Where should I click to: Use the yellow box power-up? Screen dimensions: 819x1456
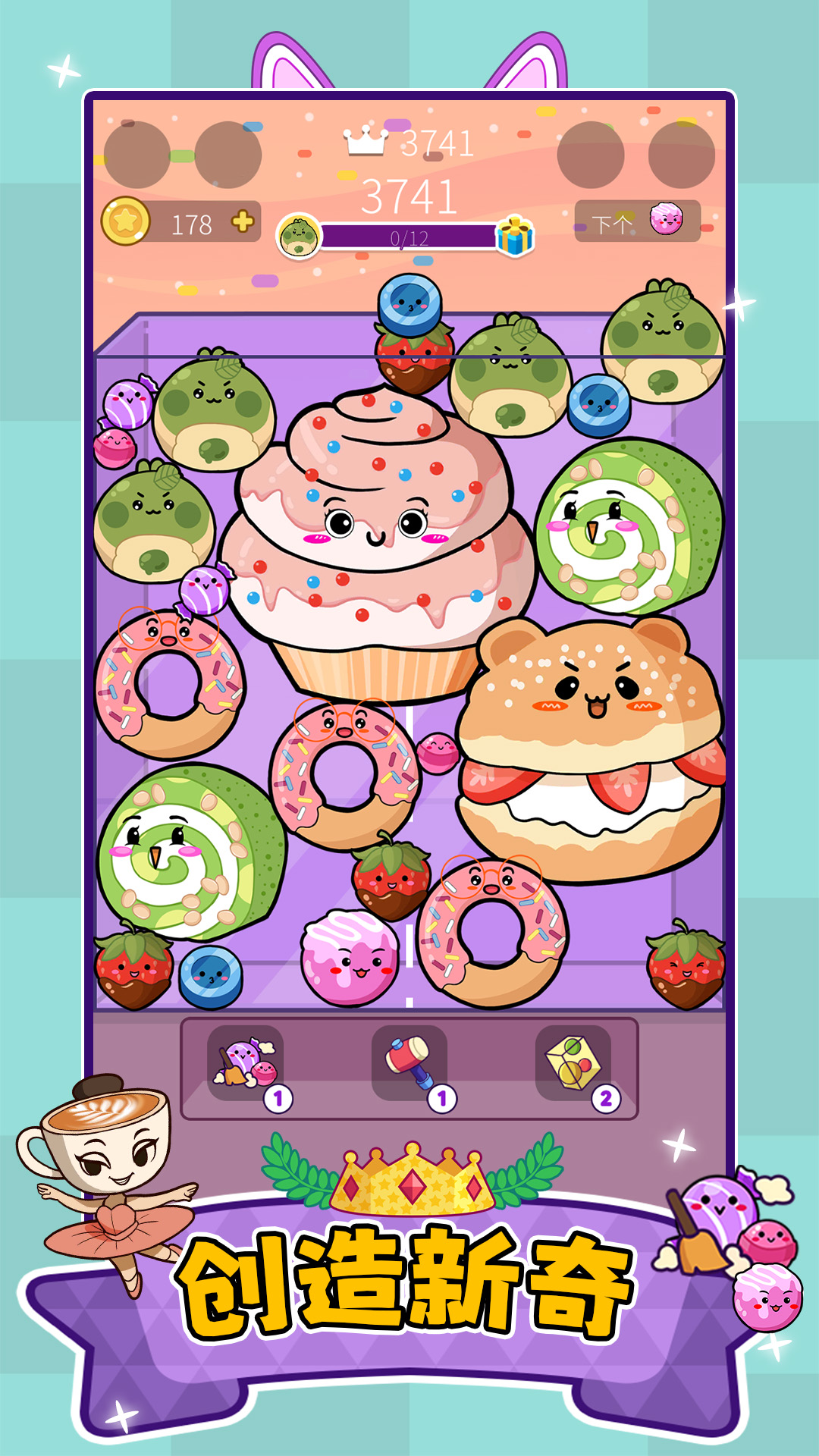point(574,1063)
